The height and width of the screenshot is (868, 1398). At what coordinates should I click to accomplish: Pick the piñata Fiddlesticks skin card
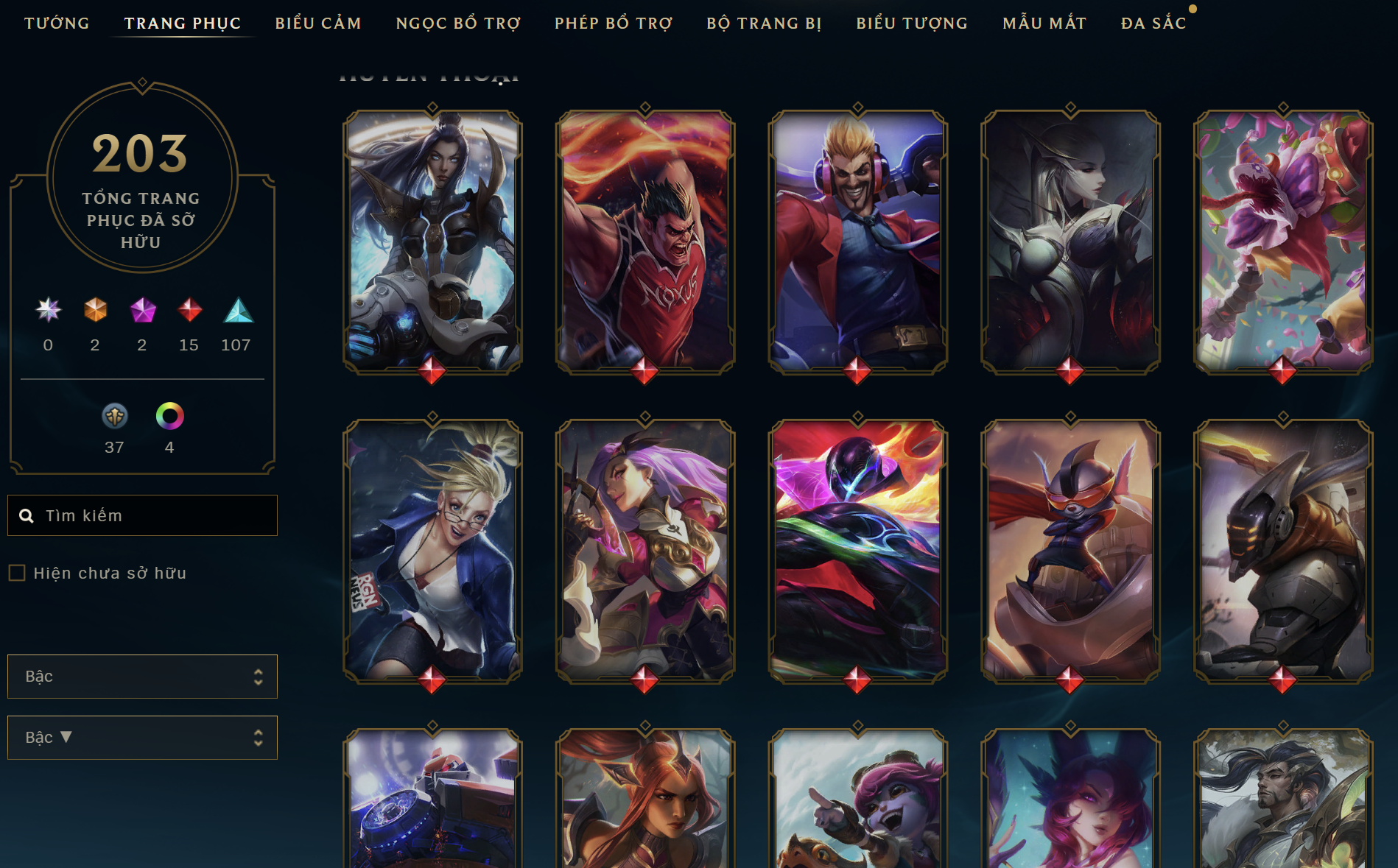(1282, 241)
